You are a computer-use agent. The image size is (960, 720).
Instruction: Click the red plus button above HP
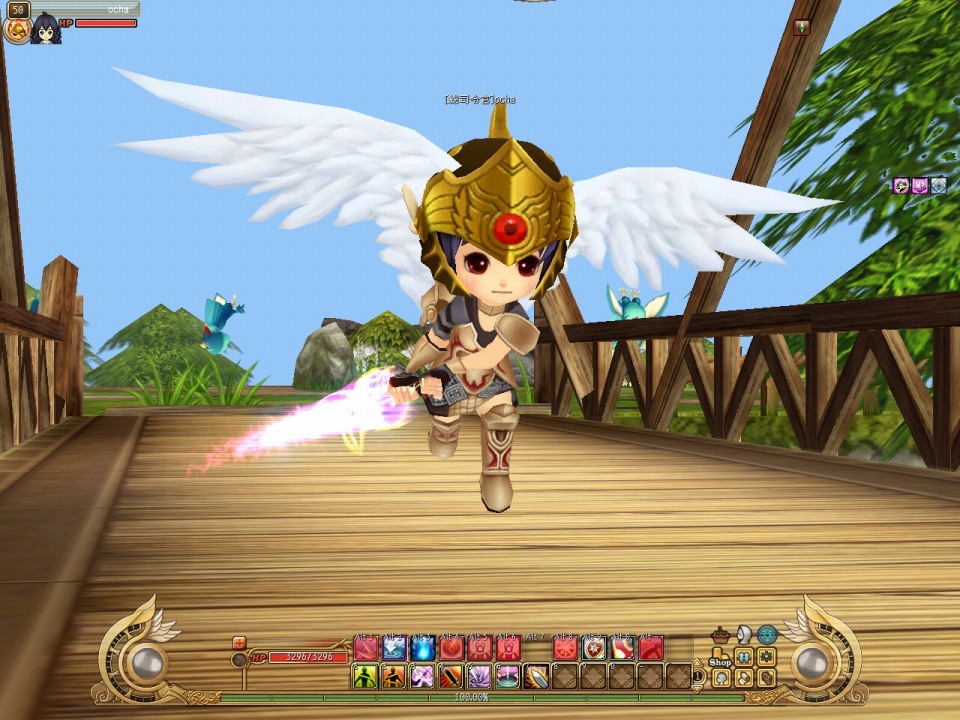[239, 643]
